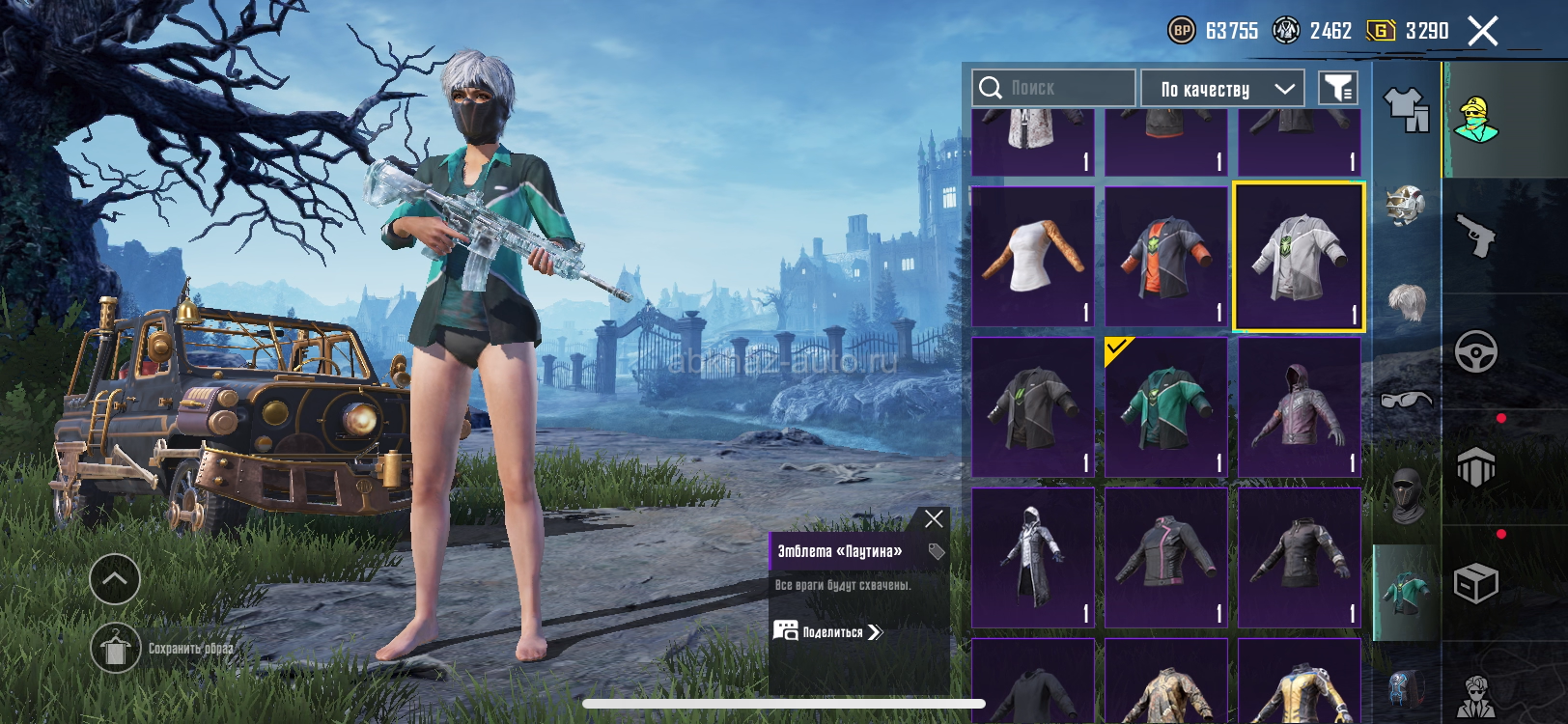1568x724 pixels.
Task: Expand the round up-arrow button
Action: tap(115, 579)
